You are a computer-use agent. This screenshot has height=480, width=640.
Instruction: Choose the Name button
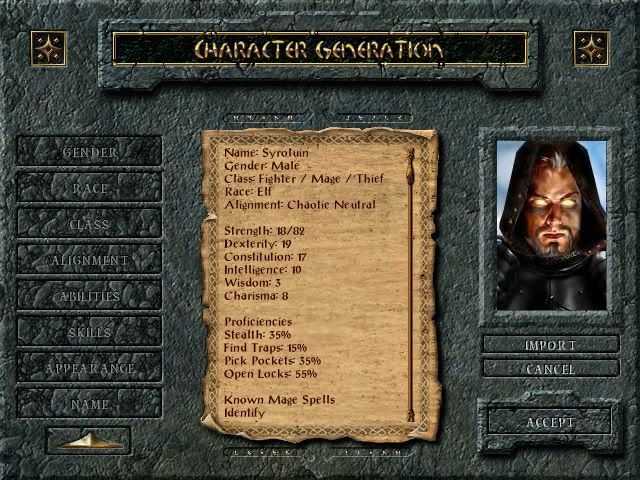click(x=90, y=404)
